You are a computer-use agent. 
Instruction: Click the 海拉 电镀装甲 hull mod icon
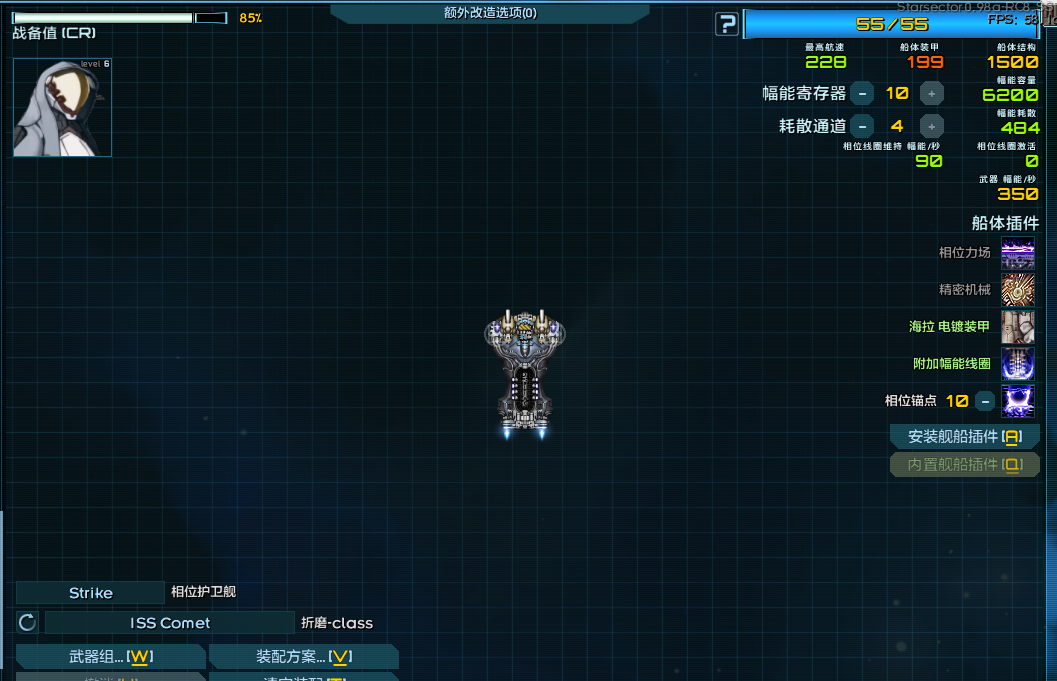point(1018,327)
